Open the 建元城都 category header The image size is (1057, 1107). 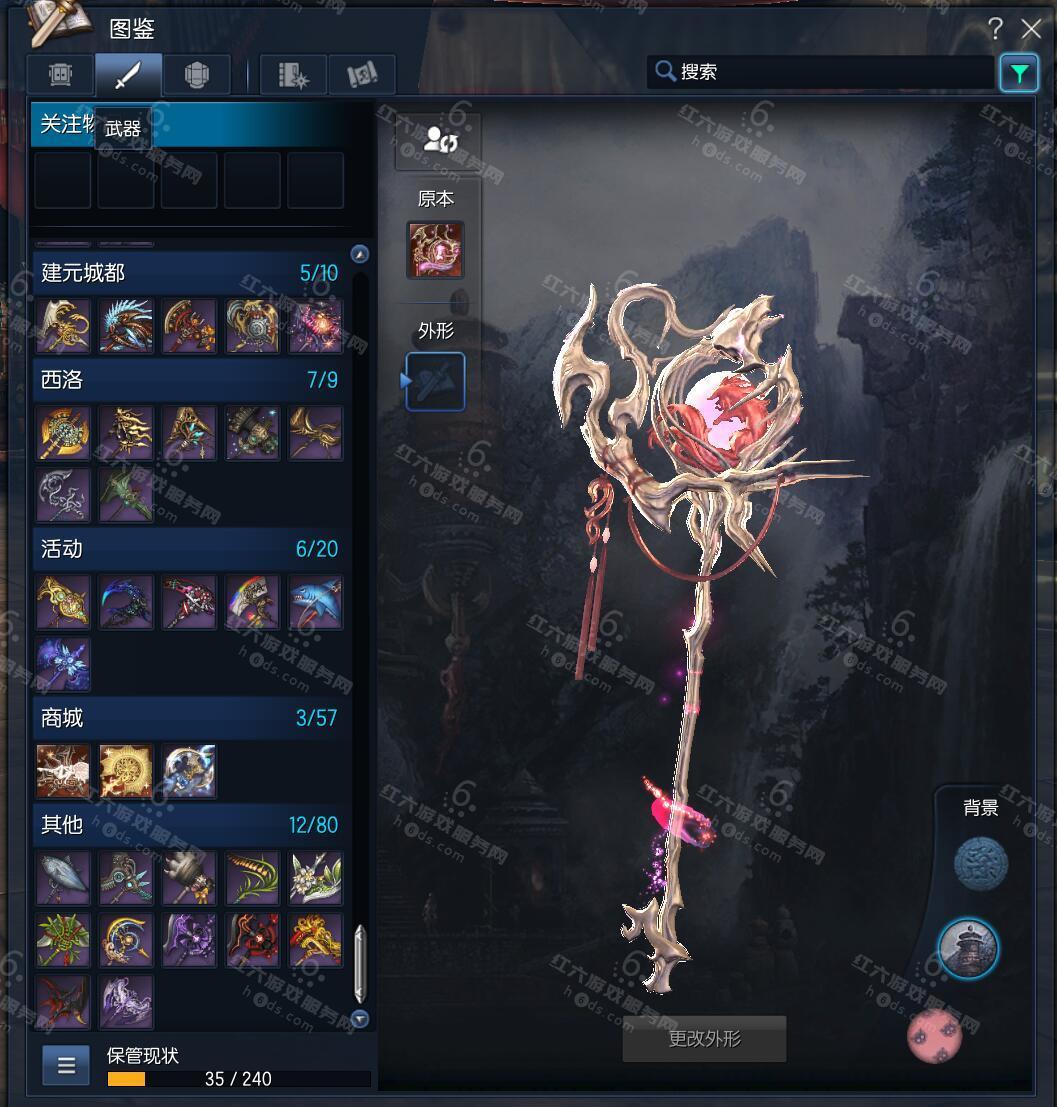[x=190, y=273]
